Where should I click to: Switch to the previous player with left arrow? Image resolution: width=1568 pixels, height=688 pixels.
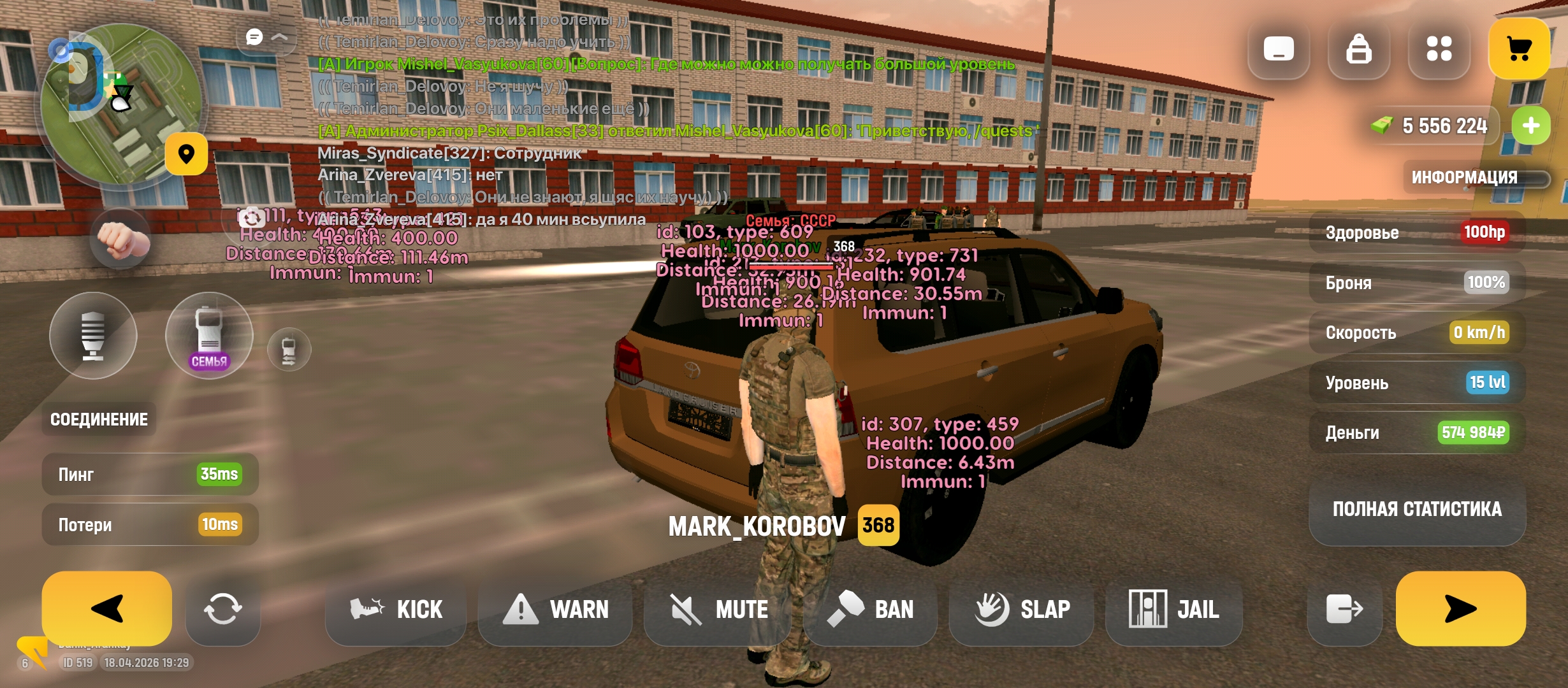106,608
